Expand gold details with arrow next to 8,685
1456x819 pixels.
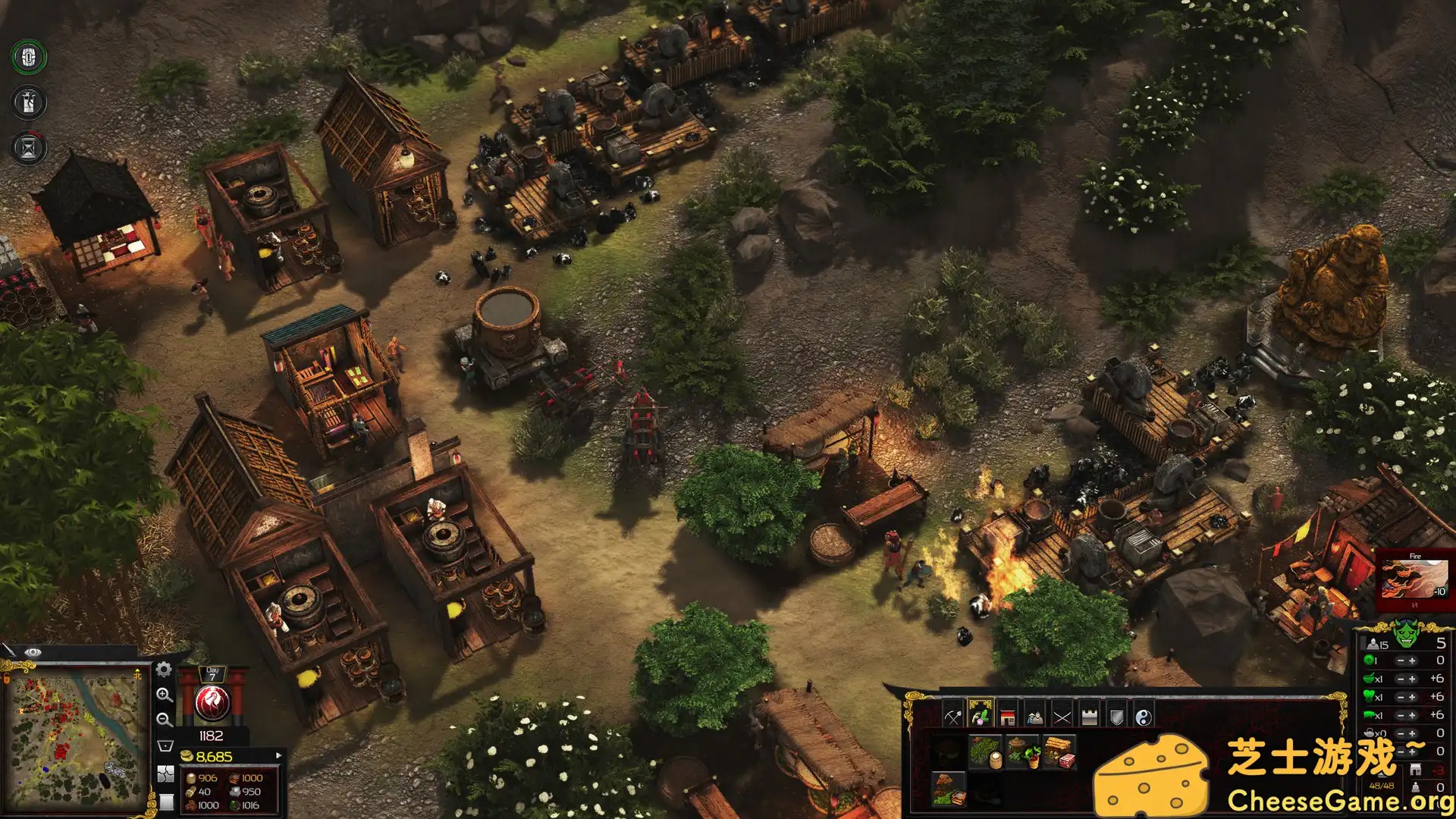click(x=279, y=756)
